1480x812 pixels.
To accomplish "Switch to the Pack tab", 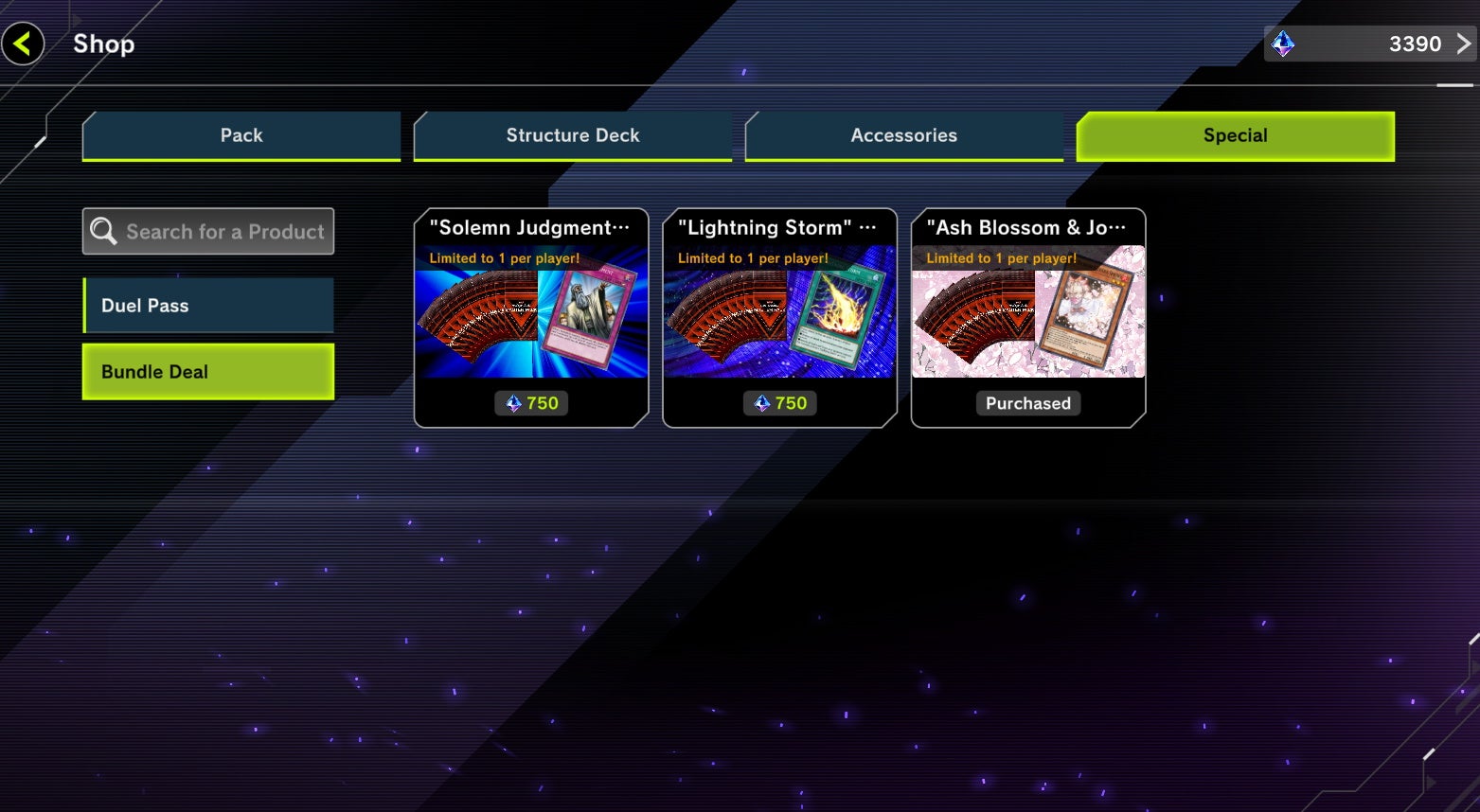I will coord(241,135).
